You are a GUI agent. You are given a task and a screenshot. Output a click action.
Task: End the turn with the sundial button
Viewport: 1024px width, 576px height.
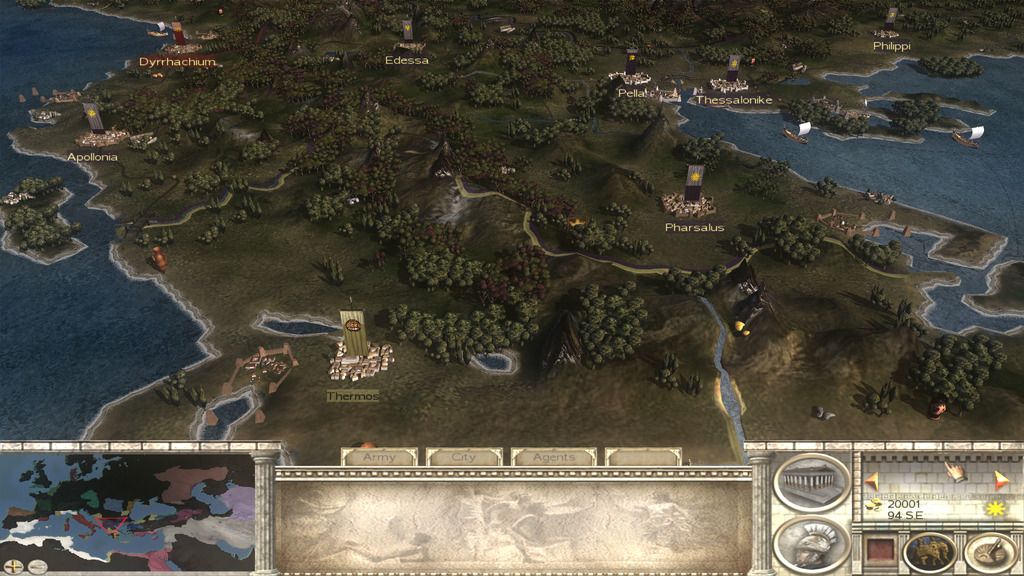pyautogui.click(x=989, y=552)
